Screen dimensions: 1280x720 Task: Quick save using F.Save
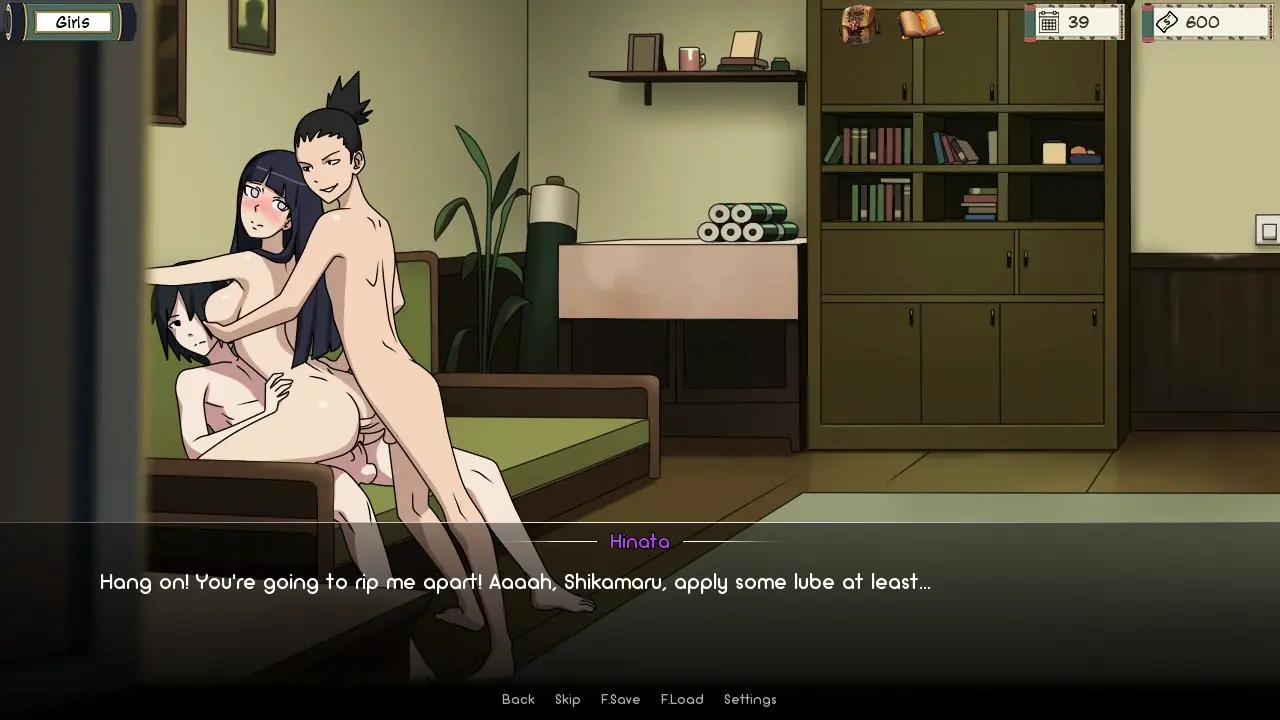coord(620,699)
